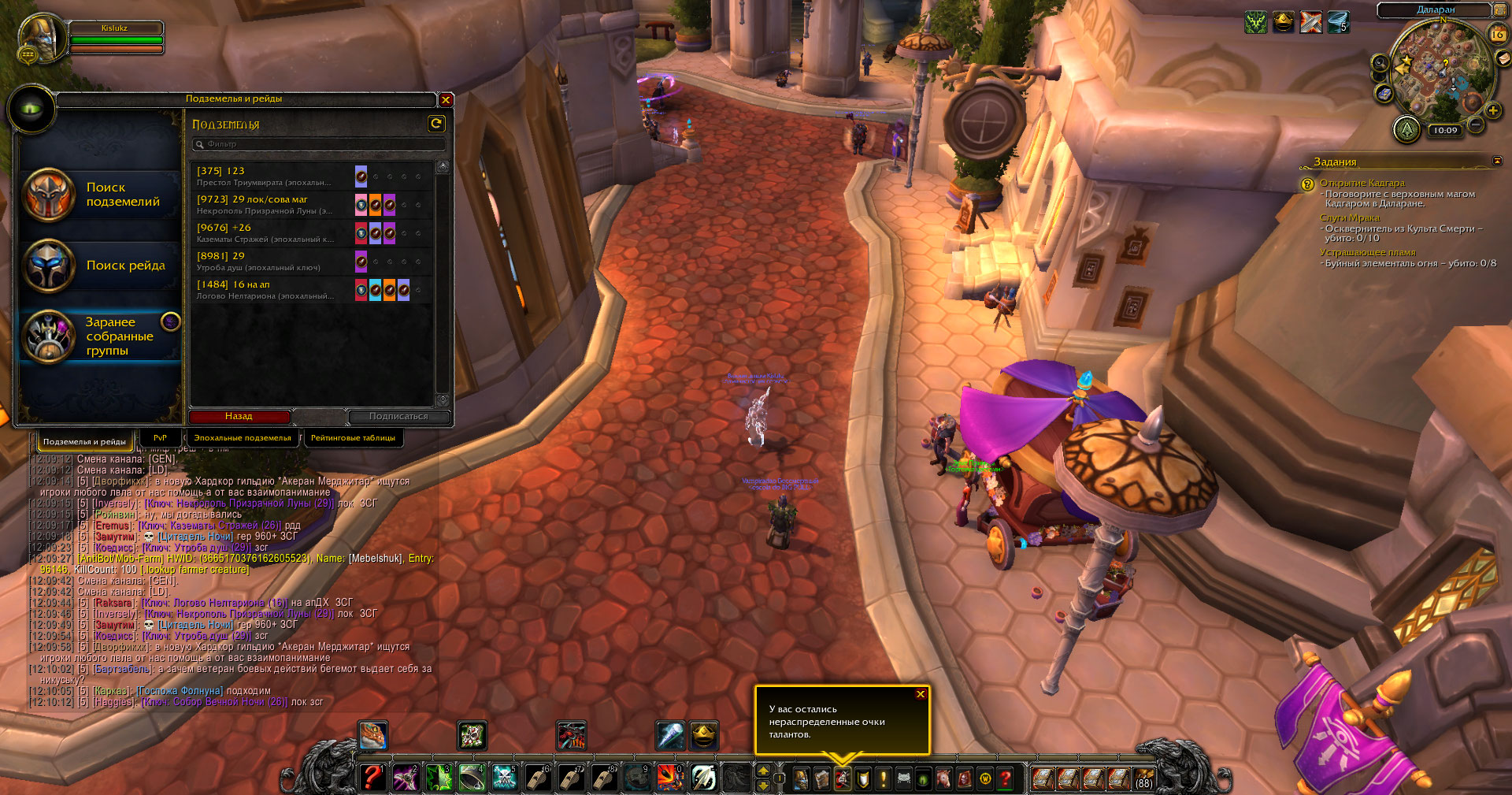Open the Поиск рейда section
The width and height of the screenshot is (1512, 795).
[x=101, y=266]
